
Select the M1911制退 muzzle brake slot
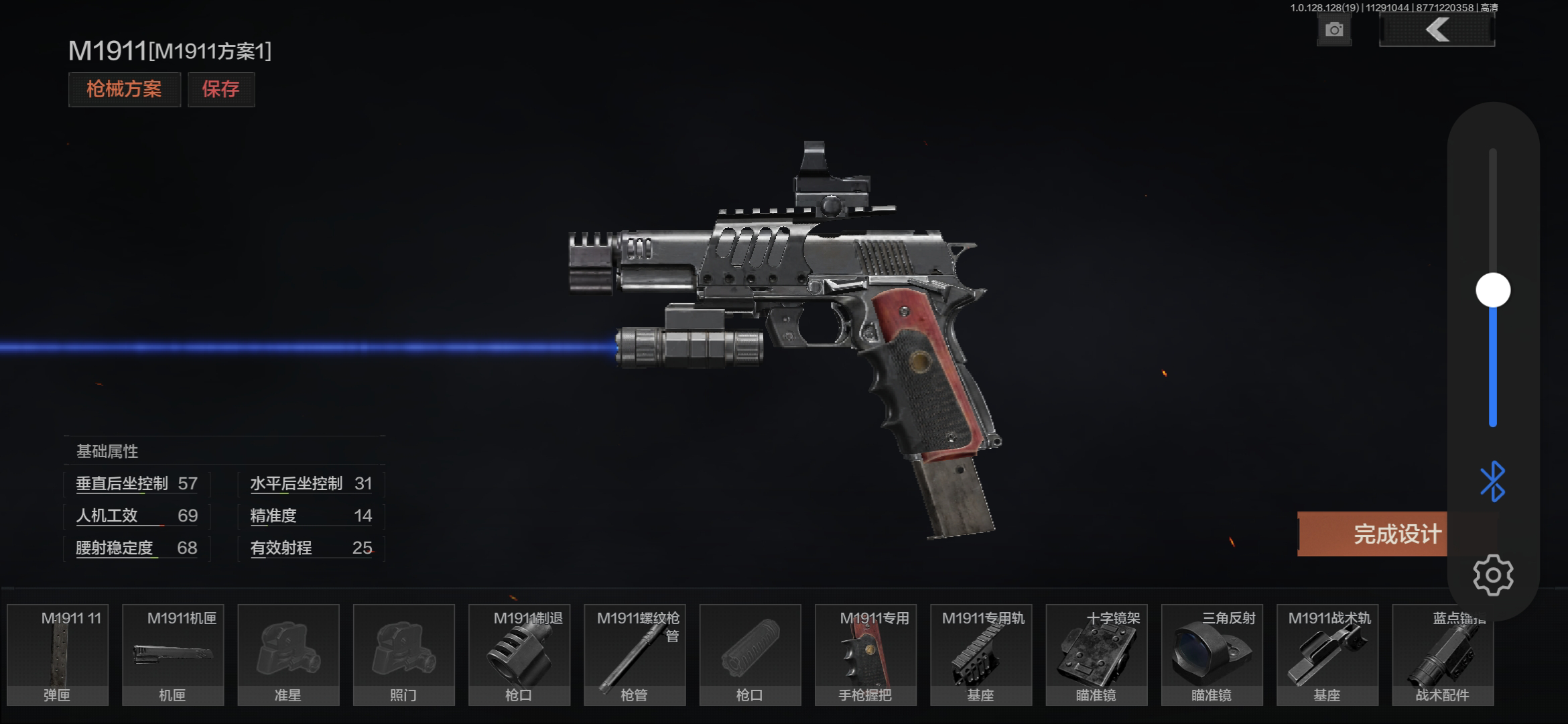(x=519, y=655)
